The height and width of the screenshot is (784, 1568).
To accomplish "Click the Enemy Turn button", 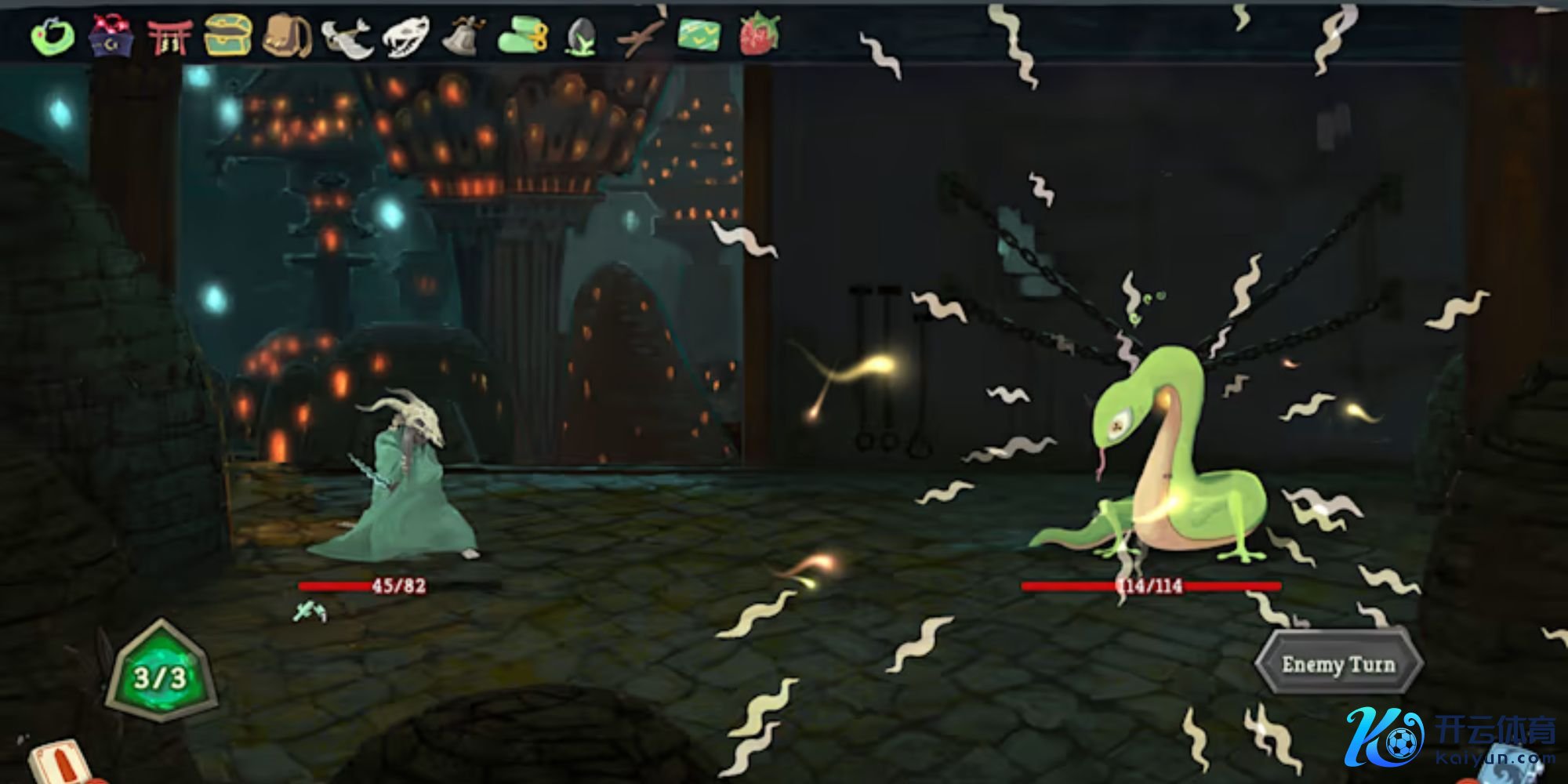I will coord(1338,665).
